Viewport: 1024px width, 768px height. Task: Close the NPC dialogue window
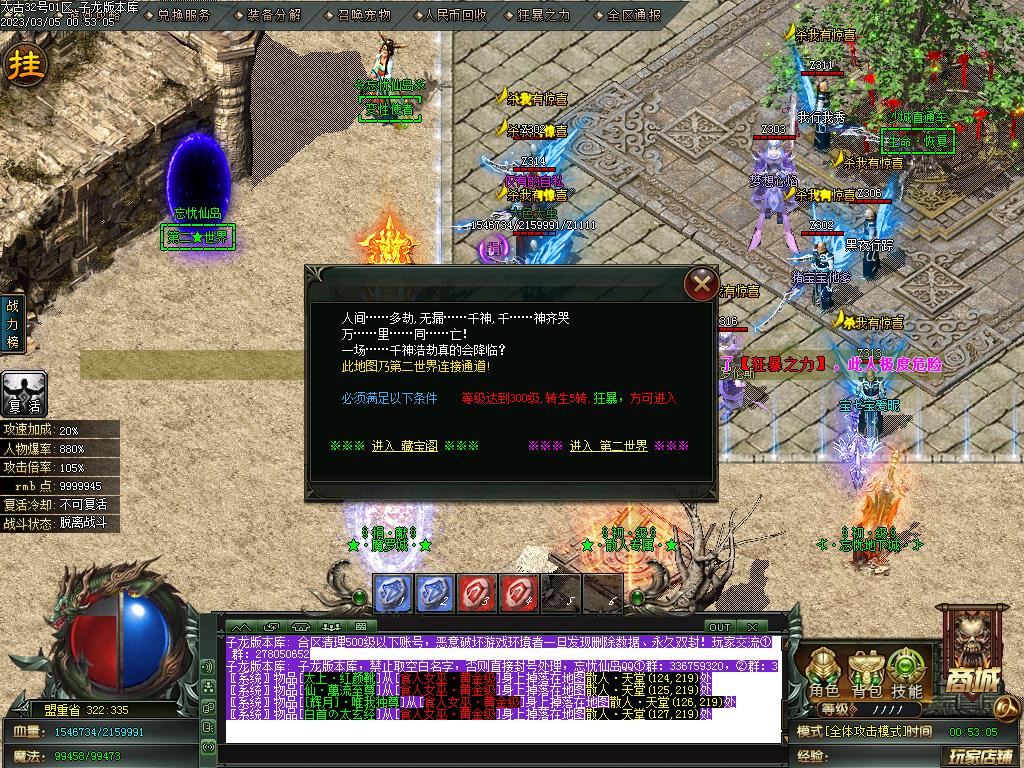pyautogui.click(x=701, y=284)
